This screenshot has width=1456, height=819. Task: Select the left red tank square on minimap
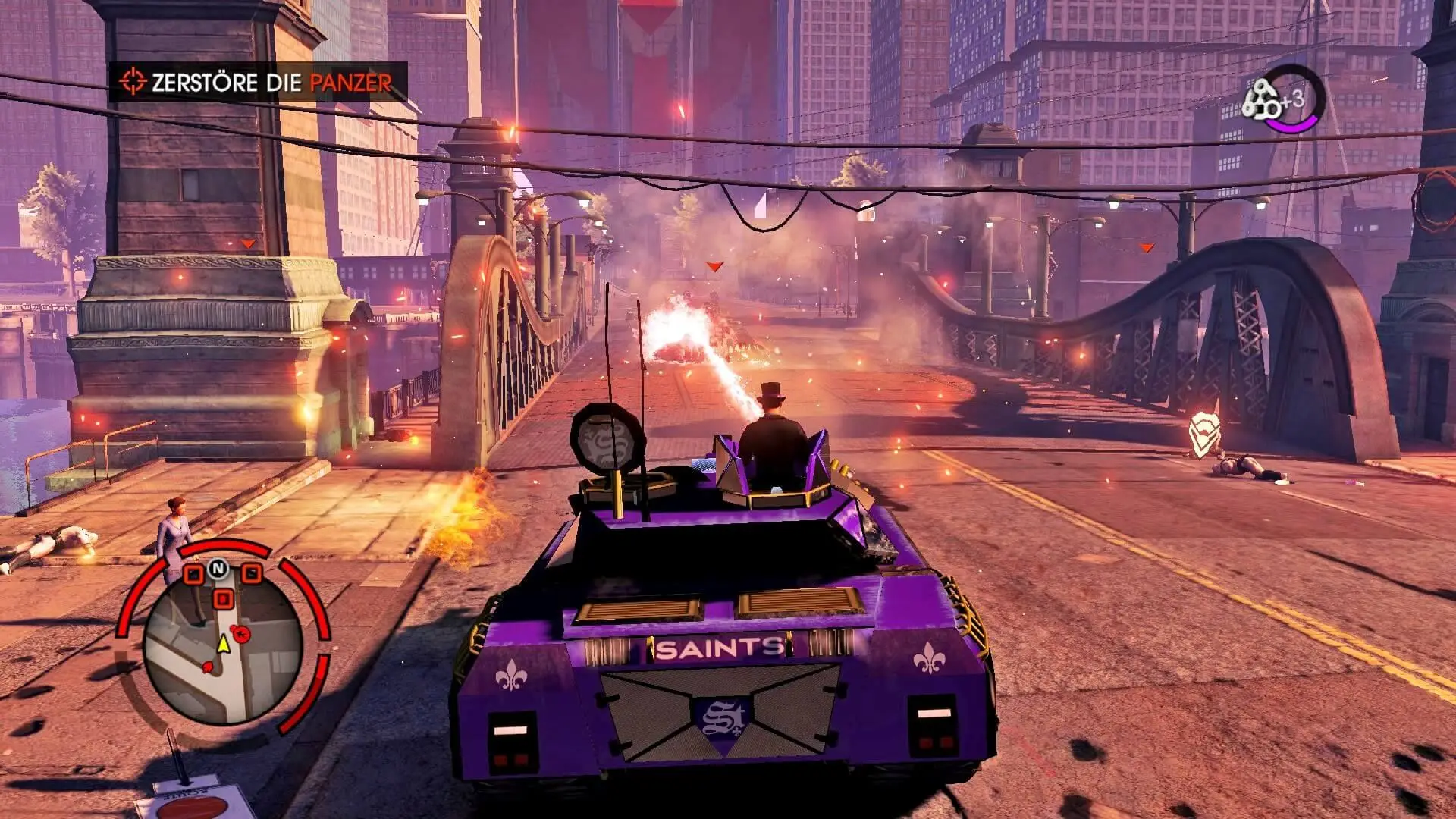pos(195,574)
